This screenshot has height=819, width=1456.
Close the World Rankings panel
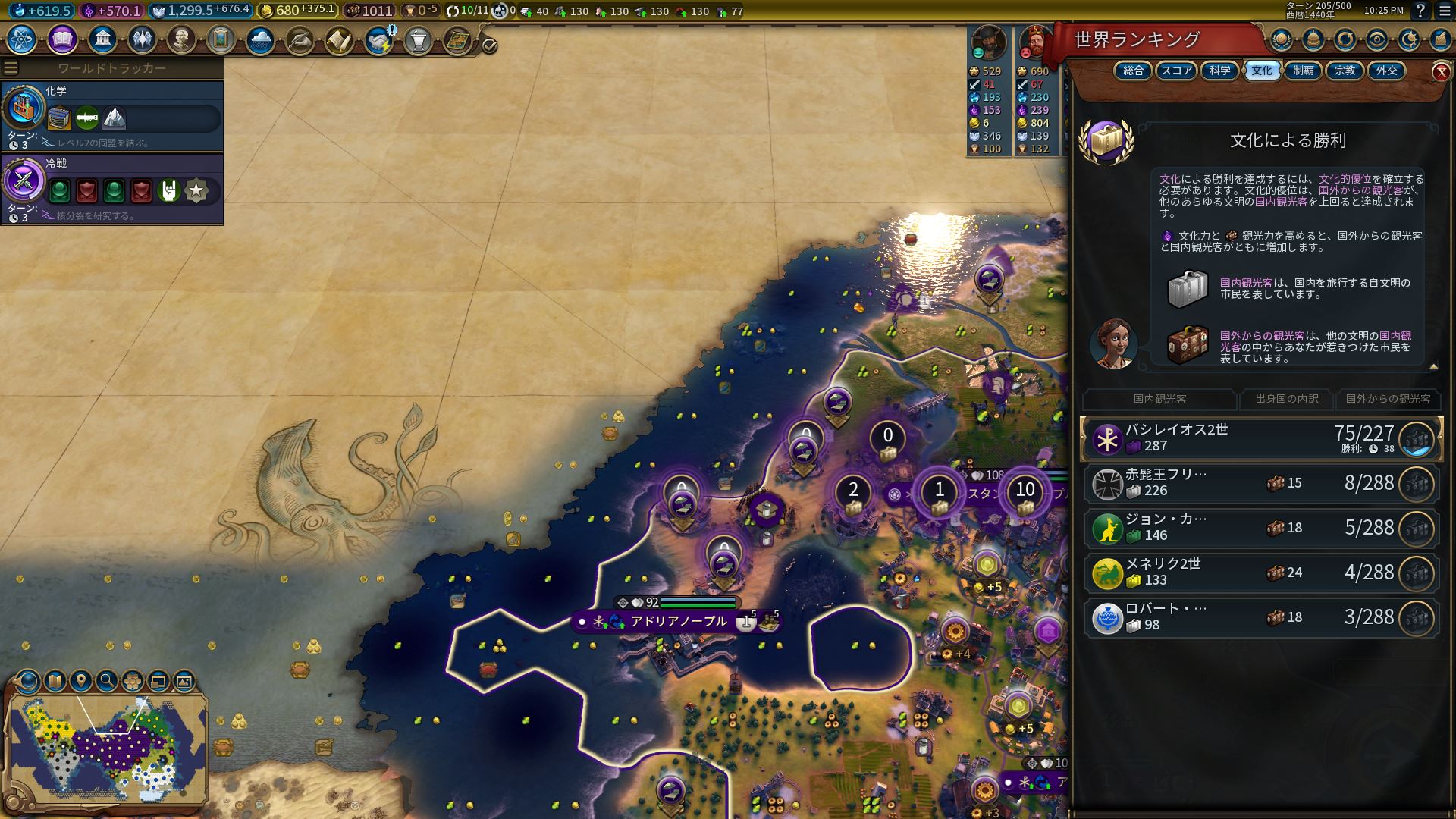point(1441,71)
